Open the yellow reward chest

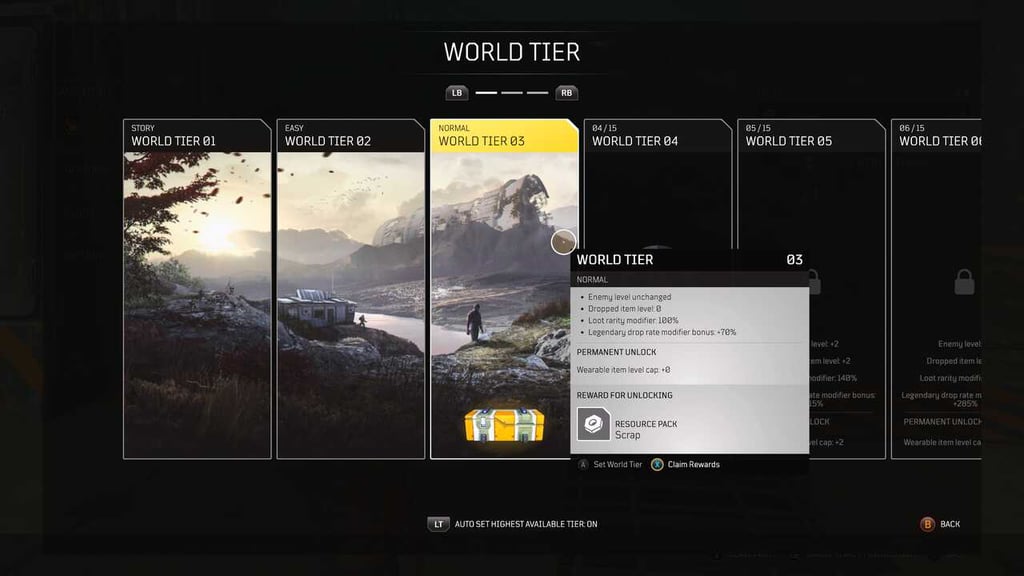tap(504, 425)
